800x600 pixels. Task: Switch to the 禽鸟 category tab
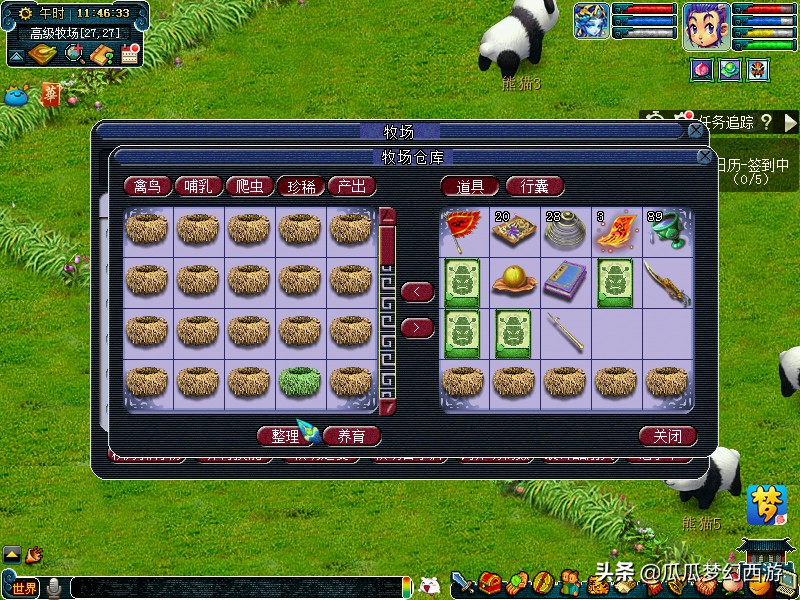147,186
